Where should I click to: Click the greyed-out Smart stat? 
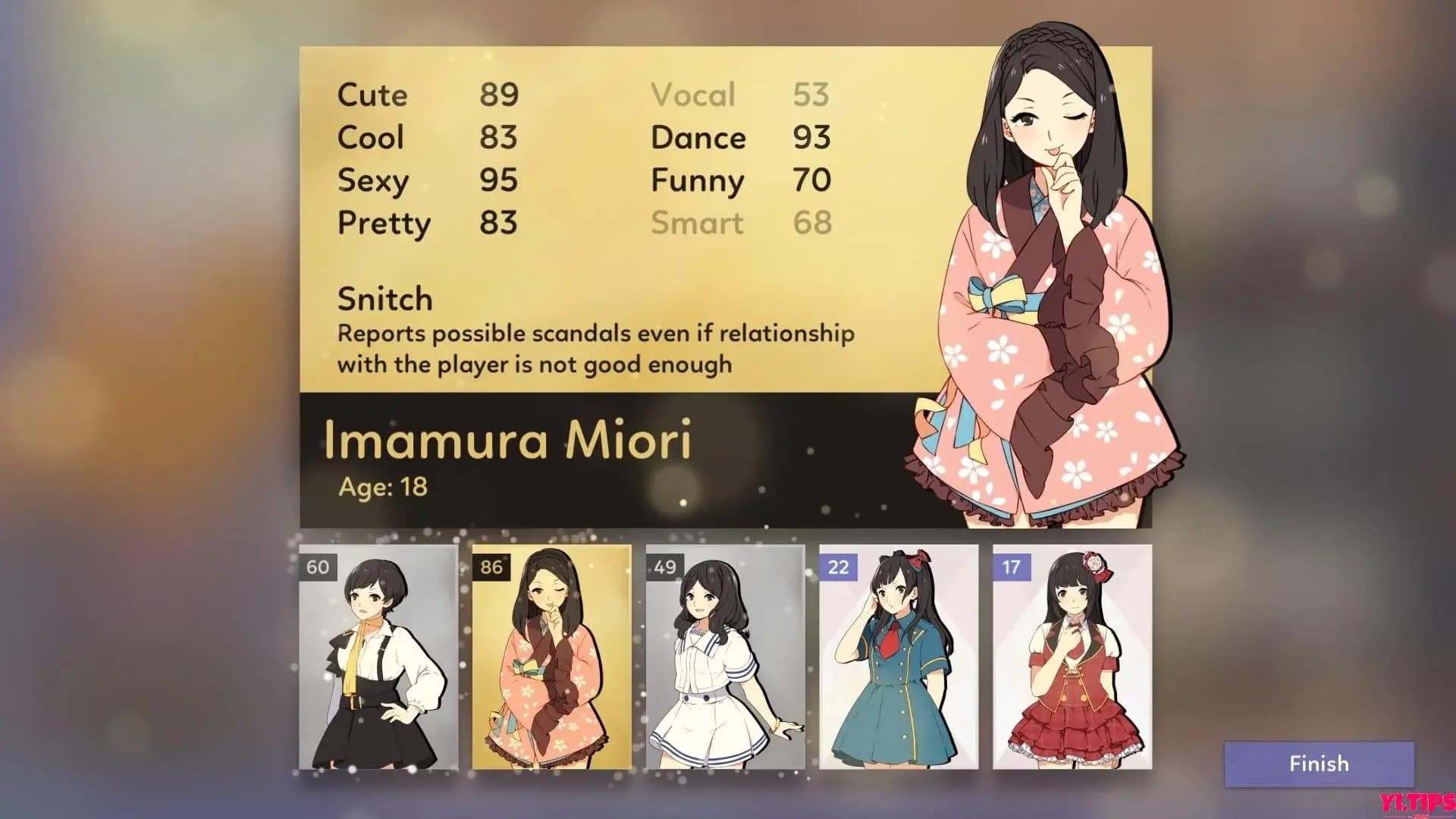click(x=698, y=222)
